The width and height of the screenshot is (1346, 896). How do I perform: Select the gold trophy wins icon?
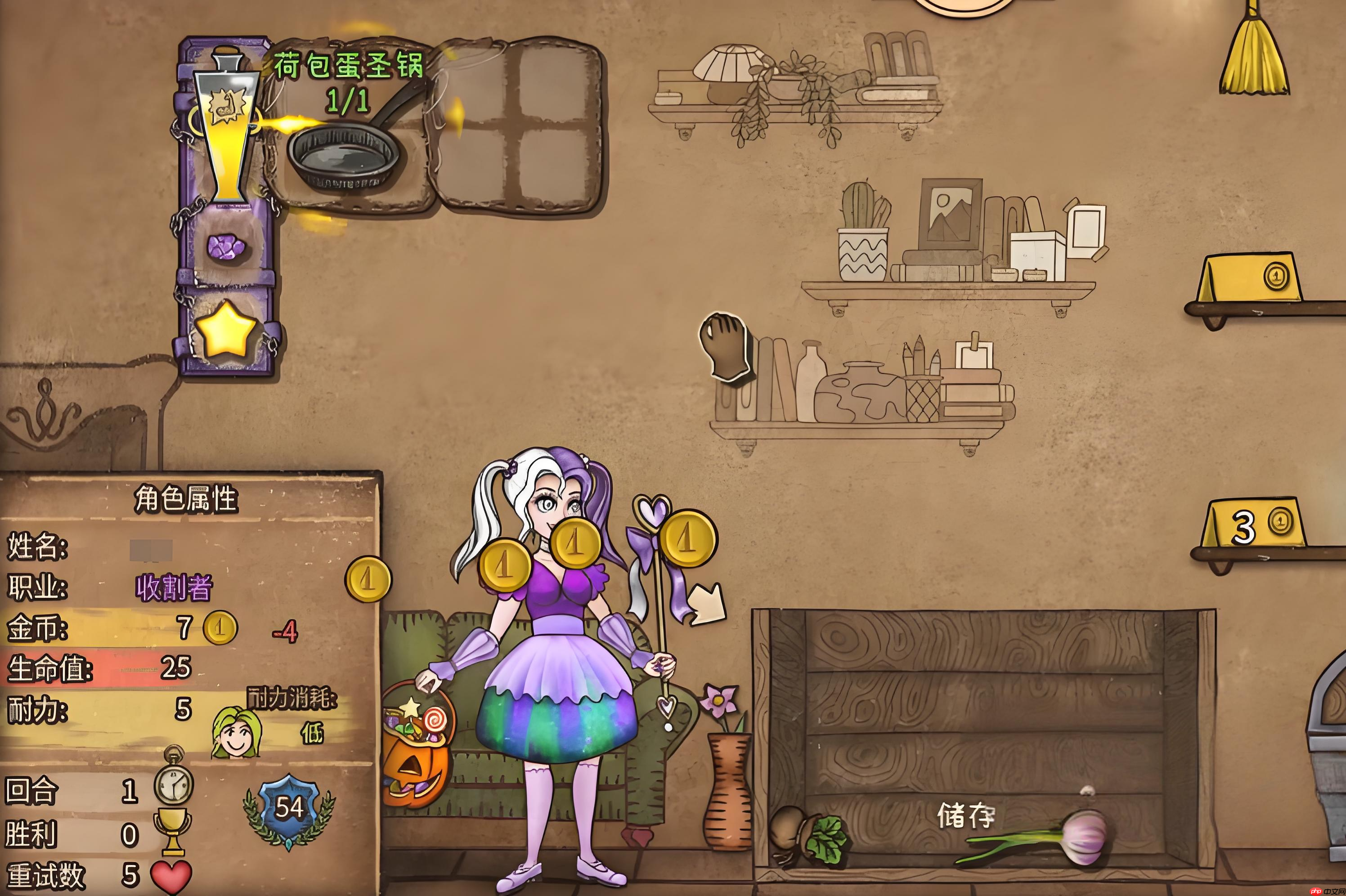coord(172,831)
